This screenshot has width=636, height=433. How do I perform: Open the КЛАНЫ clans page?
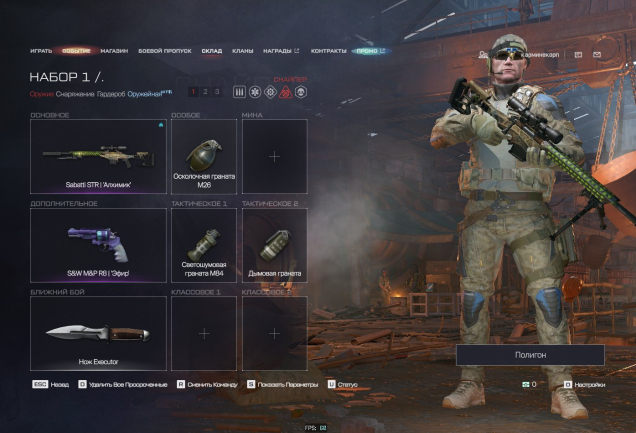pyautogui.click(x=242, y=50)
